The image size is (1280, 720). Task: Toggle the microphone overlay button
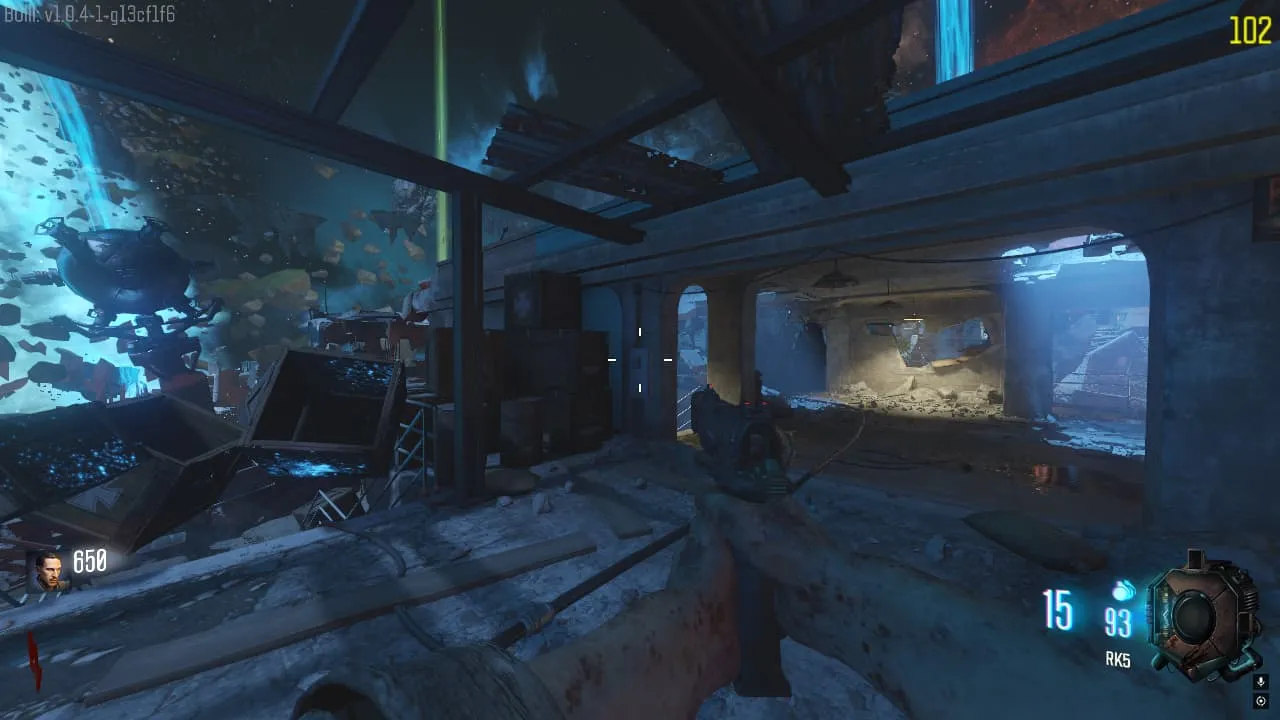click(x=1260, y=682)
